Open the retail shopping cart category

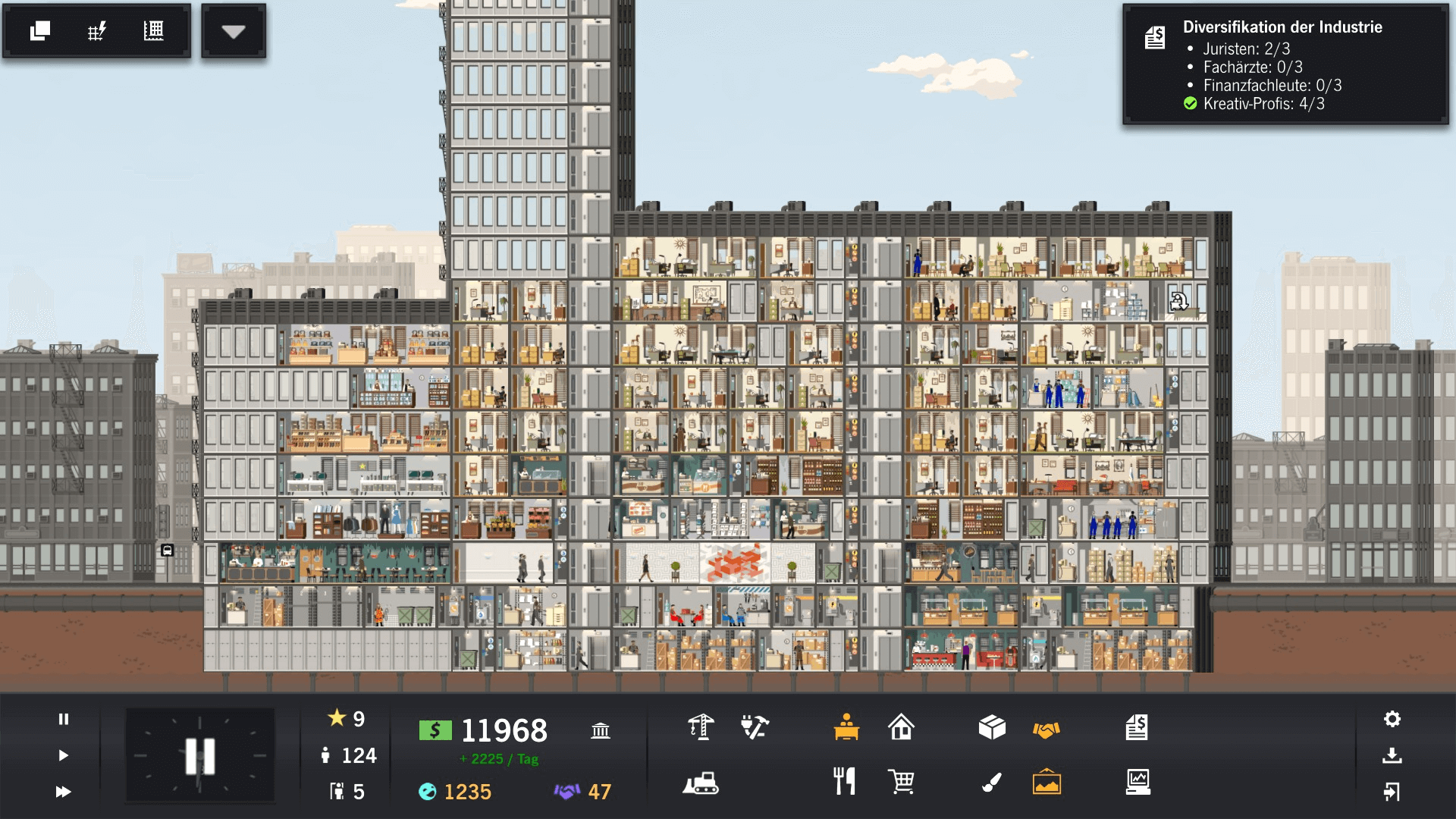901,781
